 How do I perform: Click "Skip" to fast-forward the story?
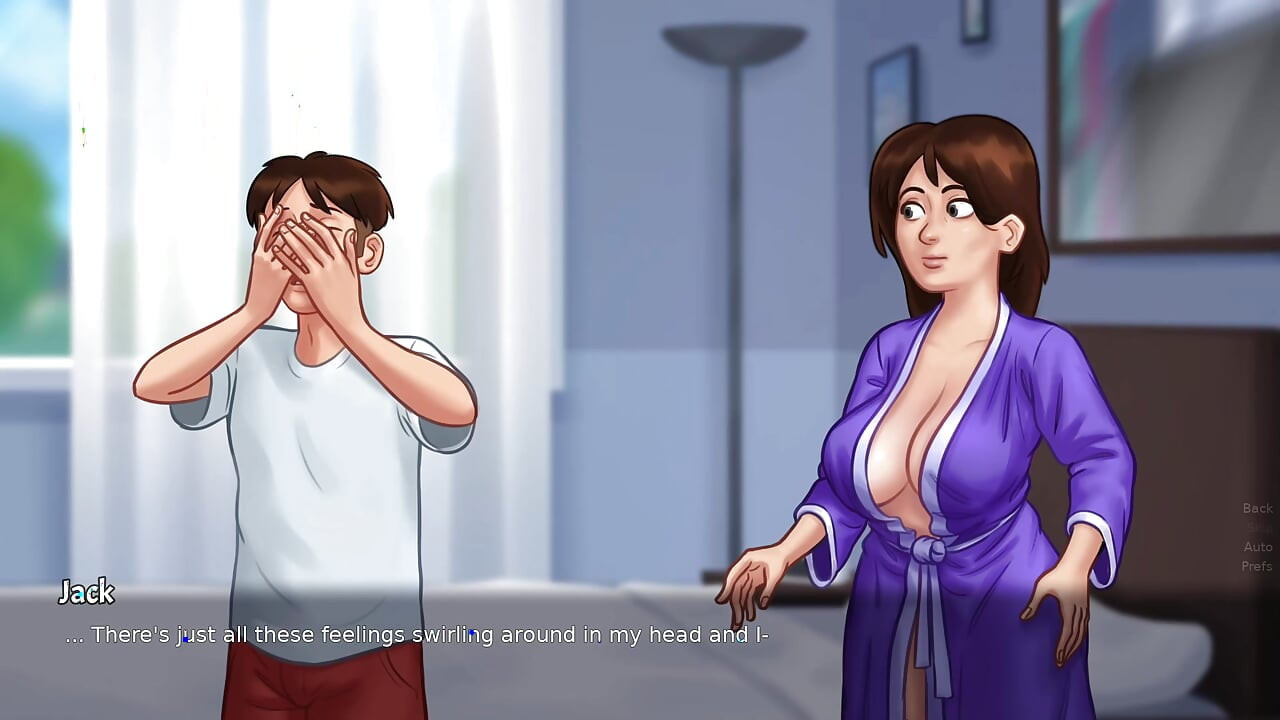click(x=1256, y=527)
